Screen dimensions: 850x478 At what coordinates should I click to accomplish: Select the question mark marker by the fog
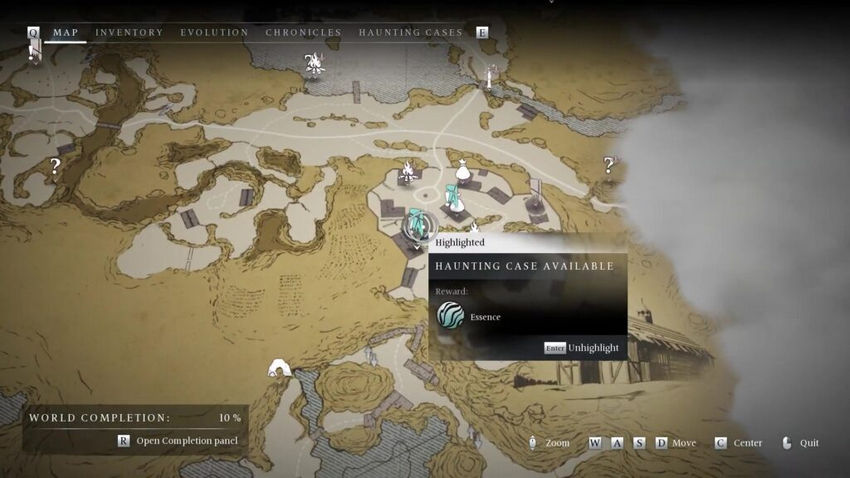[x=608, y=165]
